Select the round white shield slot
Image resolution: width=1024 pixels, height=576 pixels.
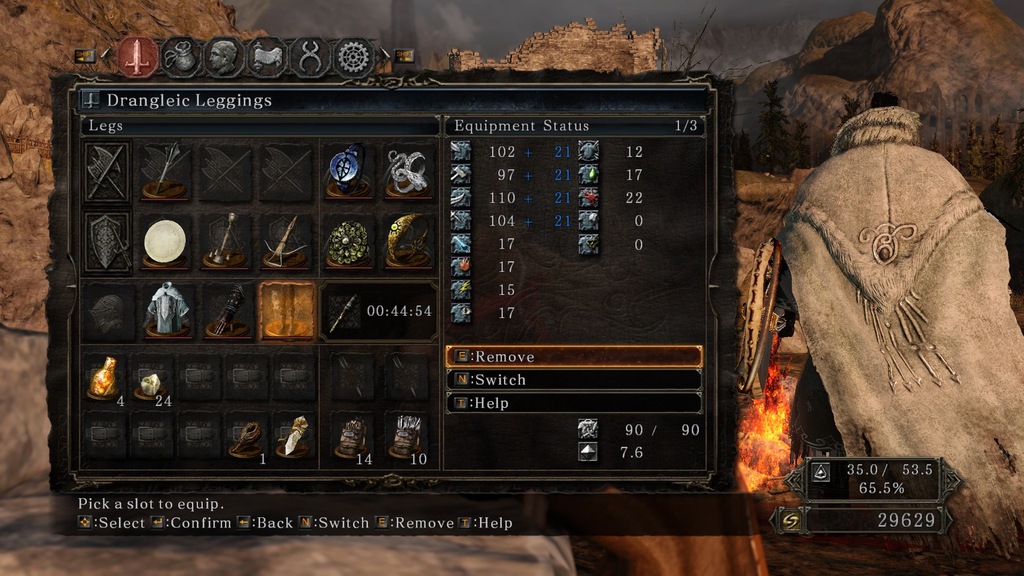click(x=165, y=241)
